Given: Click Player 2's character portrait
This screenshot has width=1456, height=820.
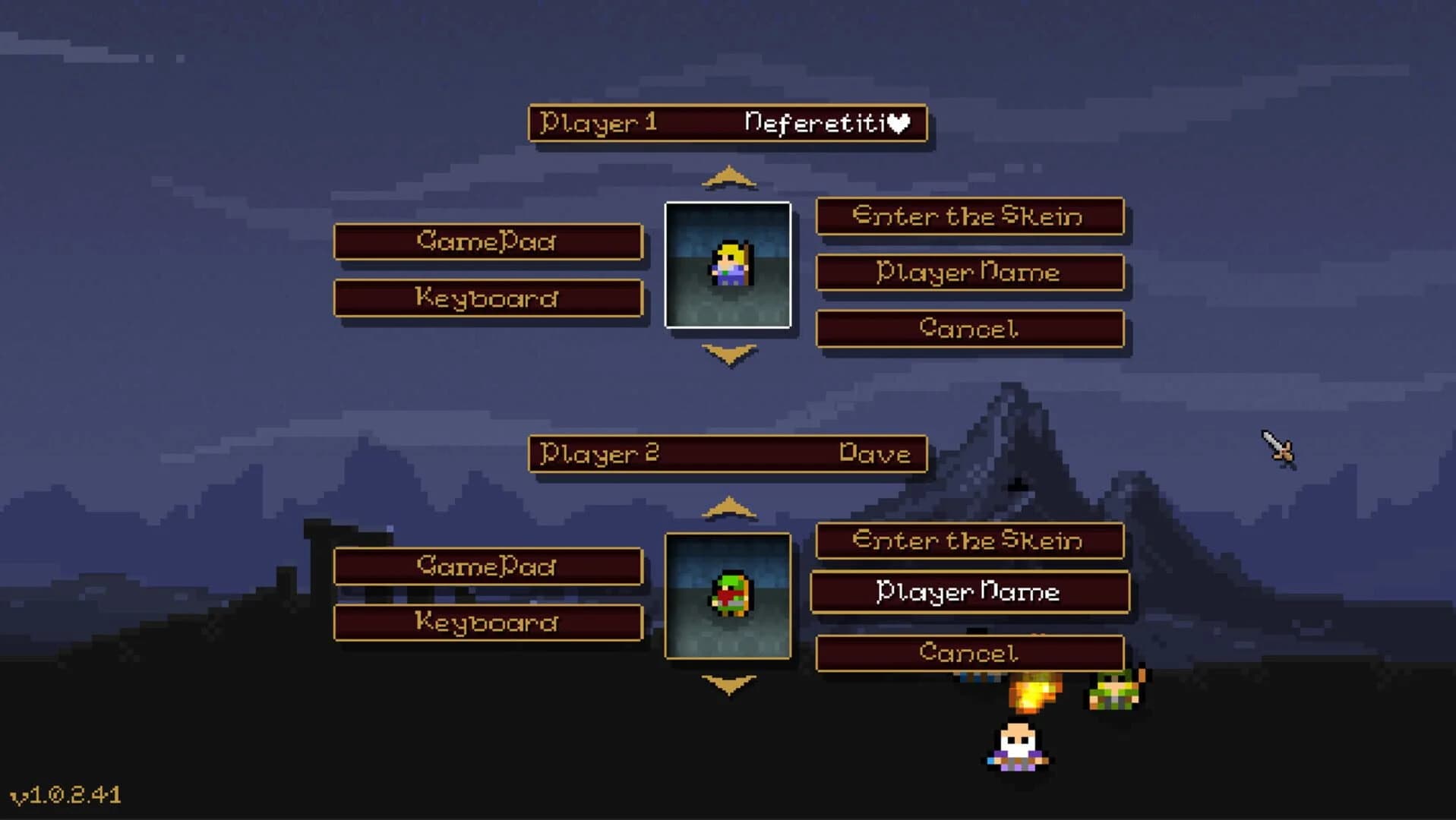Looking at the screenshot, I should point(728,596).
